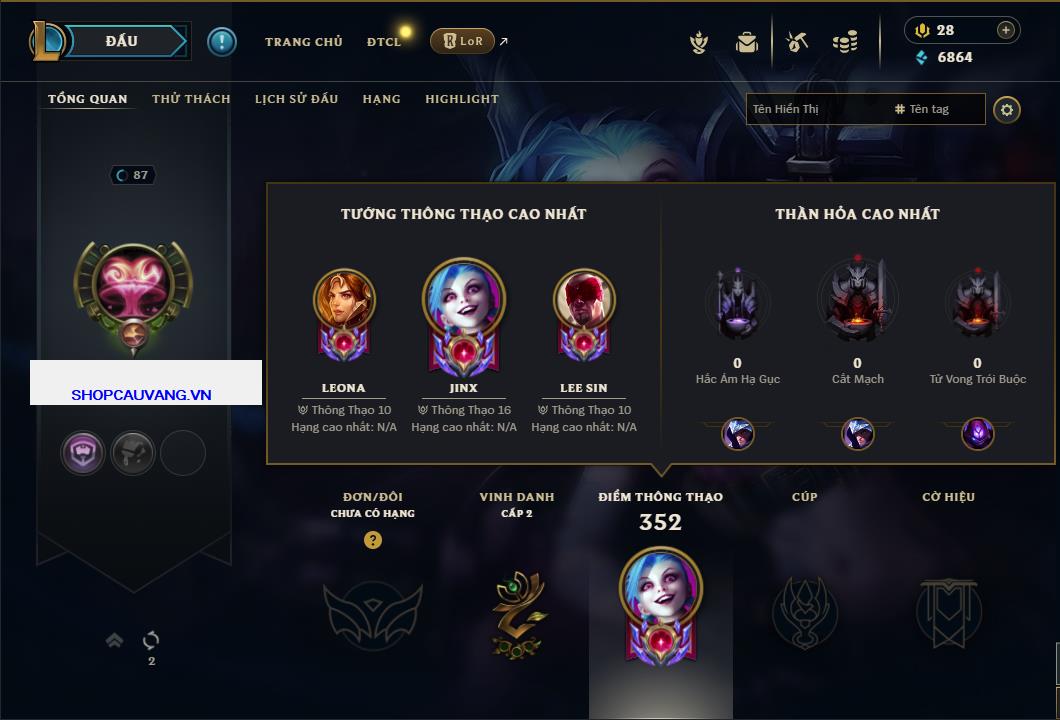Open the briefcase collection icon
Image resolution: width=1060 pixels, height=720 pixels.
tap(746, 42)
